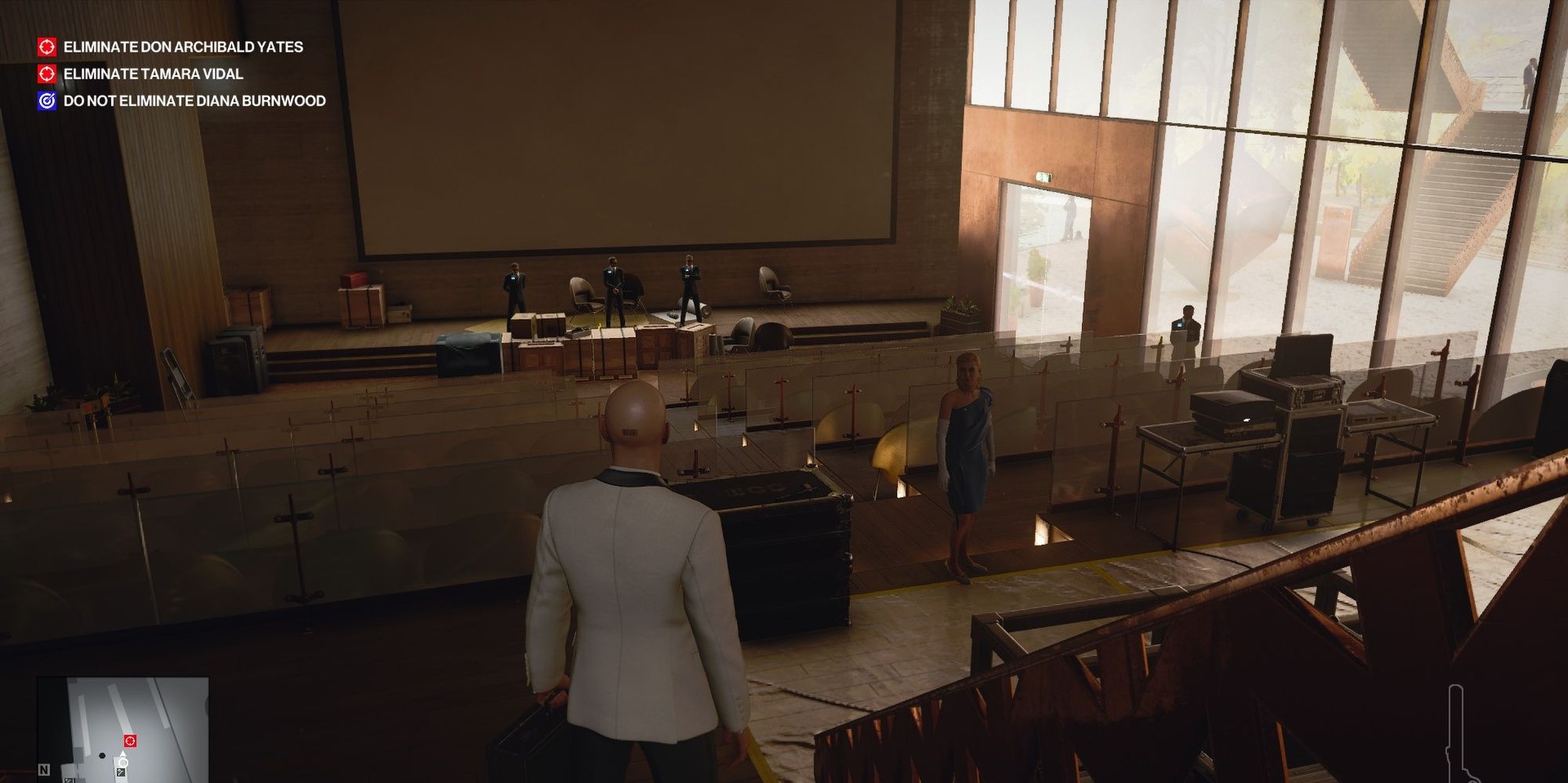Click the stairs icon on the minimap

[121, 772]
